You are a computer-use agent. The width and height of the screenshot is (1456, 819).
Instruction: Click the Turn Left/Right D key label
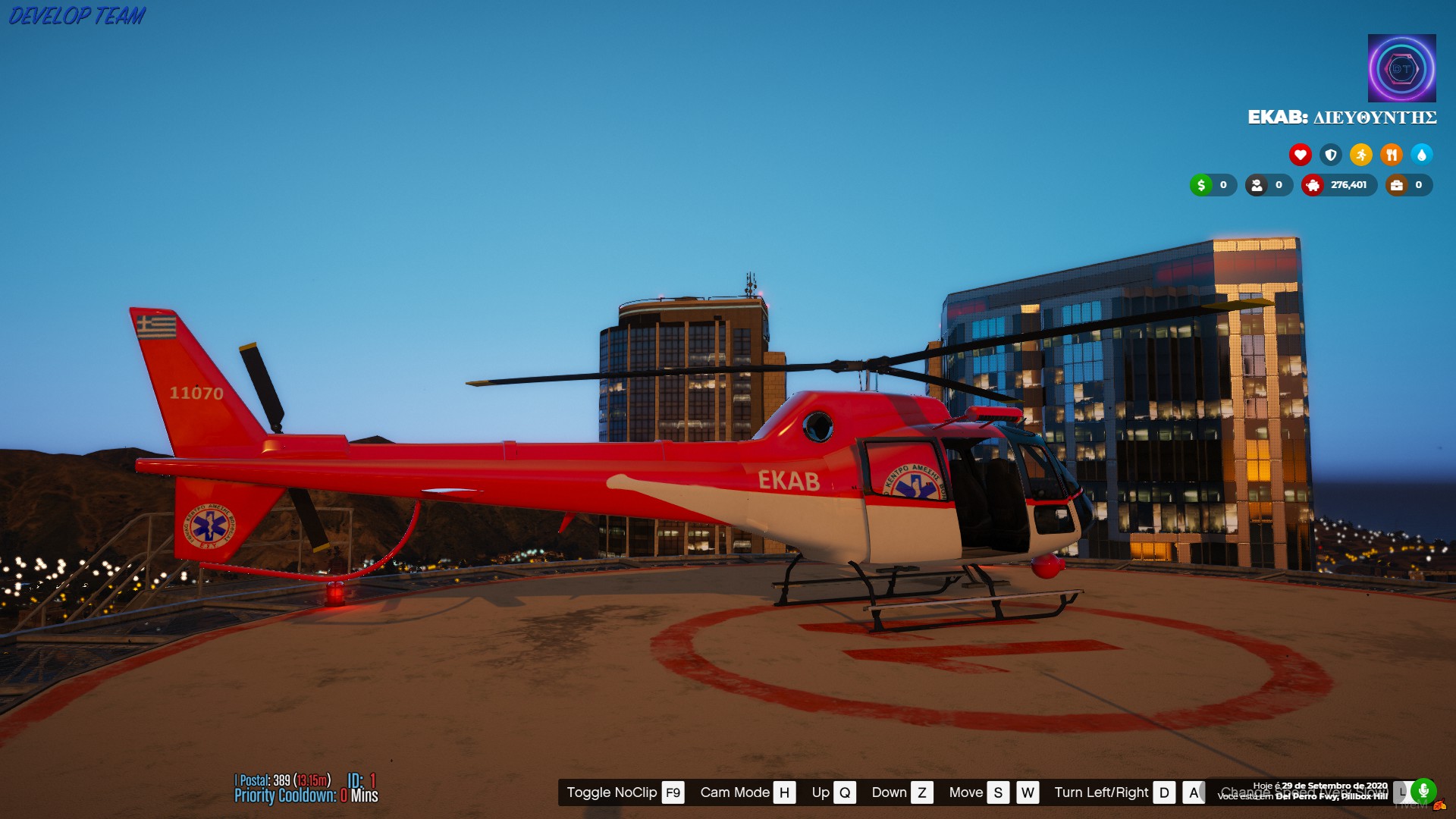(1165, 792)
